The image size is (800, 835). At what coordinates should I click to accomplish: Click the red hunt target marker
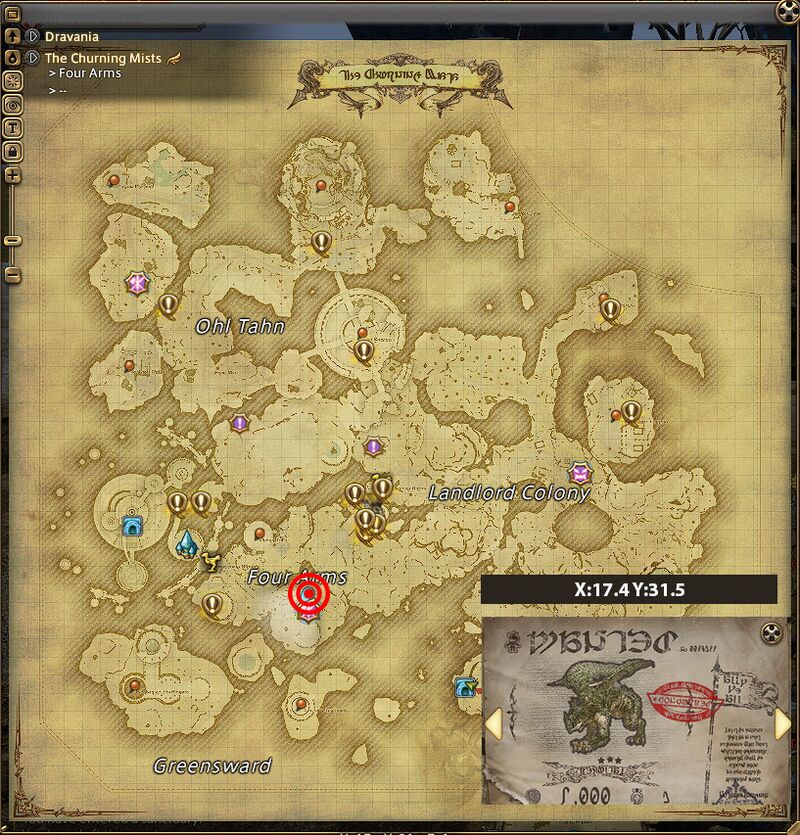[x=308, y=596]
